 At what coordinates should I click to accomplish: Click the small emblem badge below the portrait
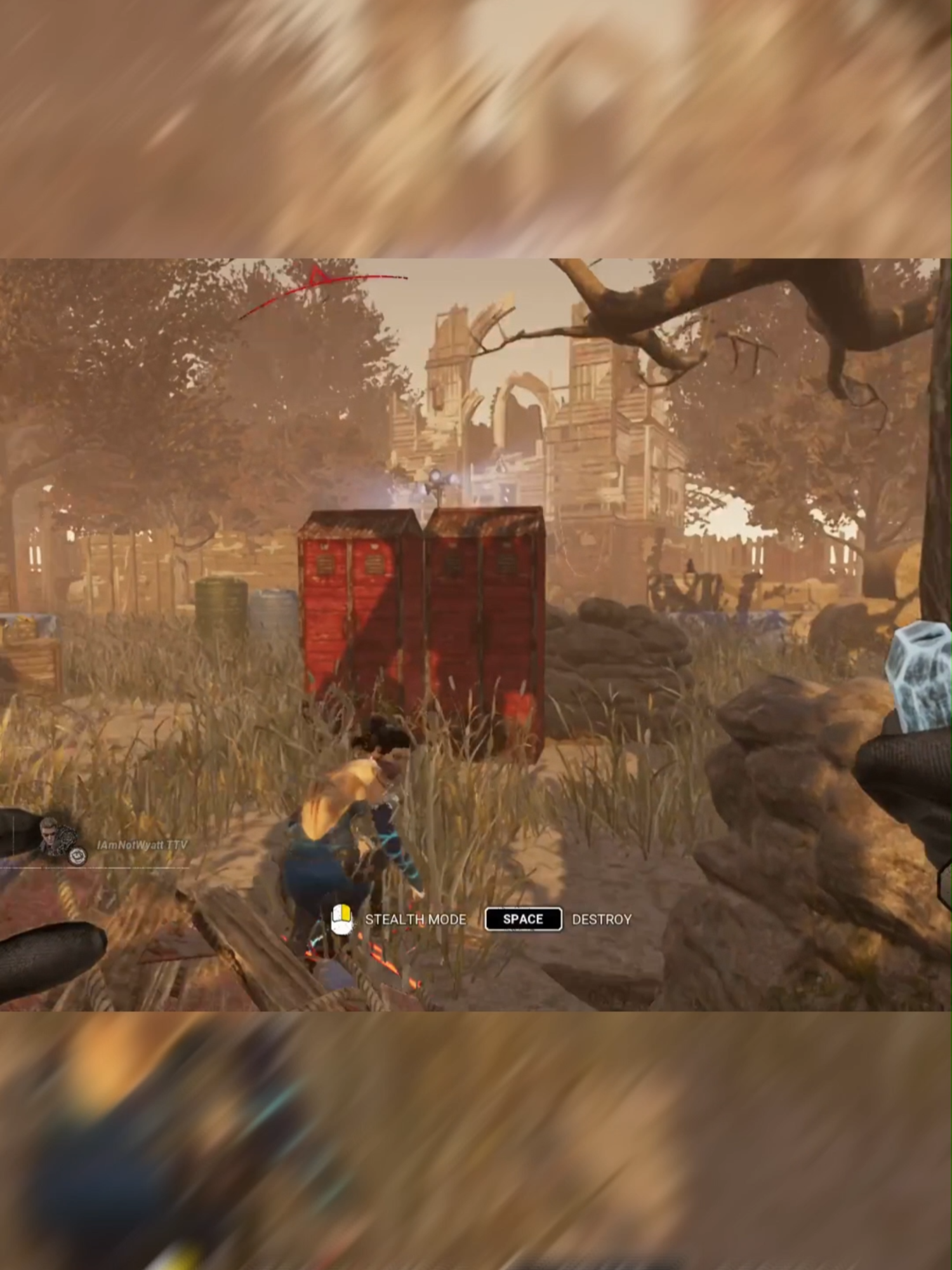pos(77,856)
